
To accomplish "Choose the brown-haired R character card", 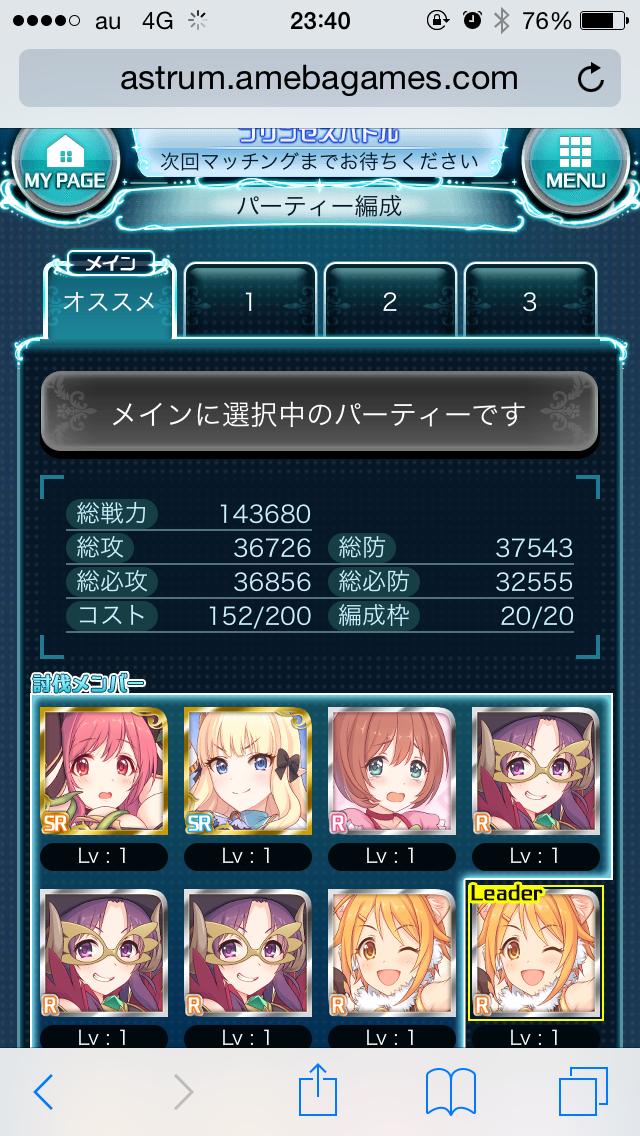I will 392,771.
